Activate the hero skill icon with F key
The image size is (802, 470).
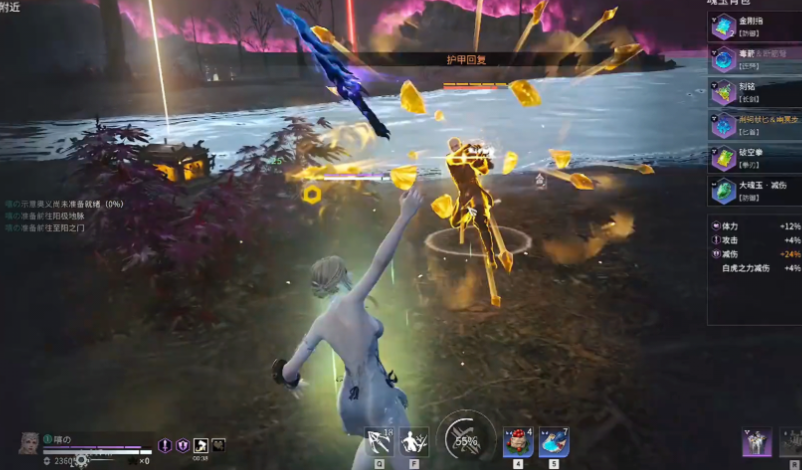(415, 441)
